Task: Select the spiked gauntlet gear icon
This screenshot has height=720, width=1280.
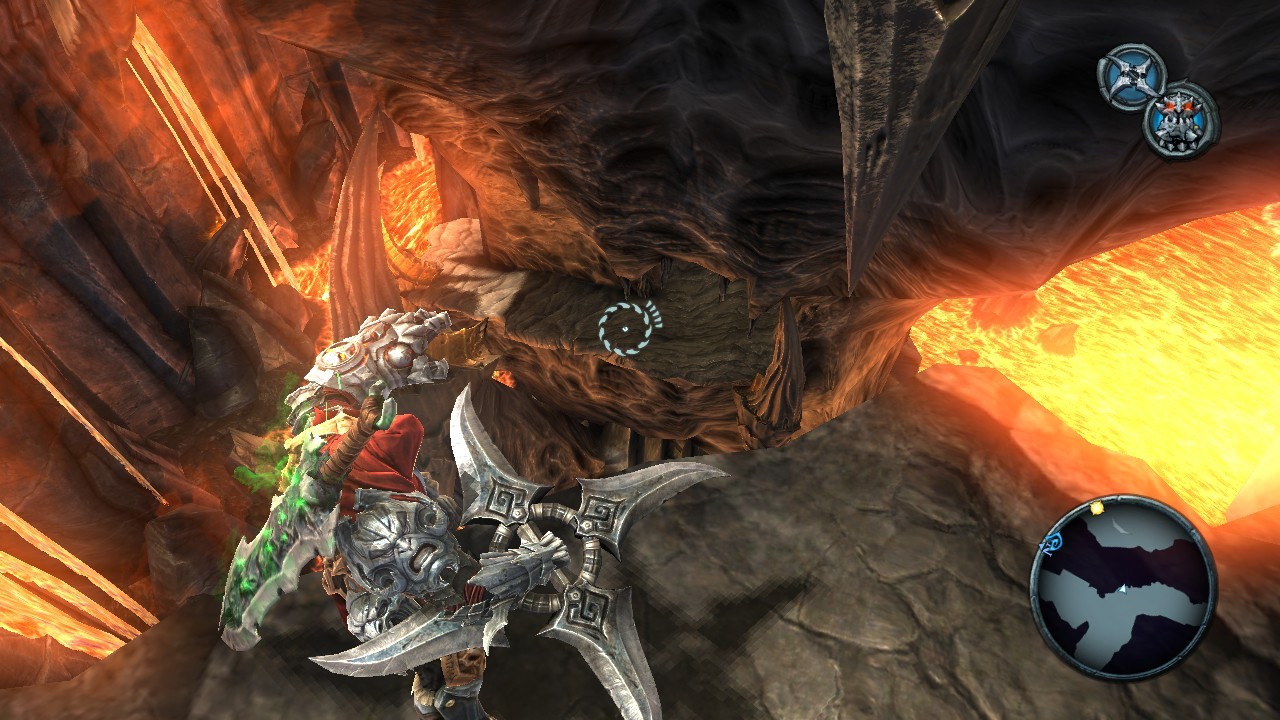Action: [1181, 120]
